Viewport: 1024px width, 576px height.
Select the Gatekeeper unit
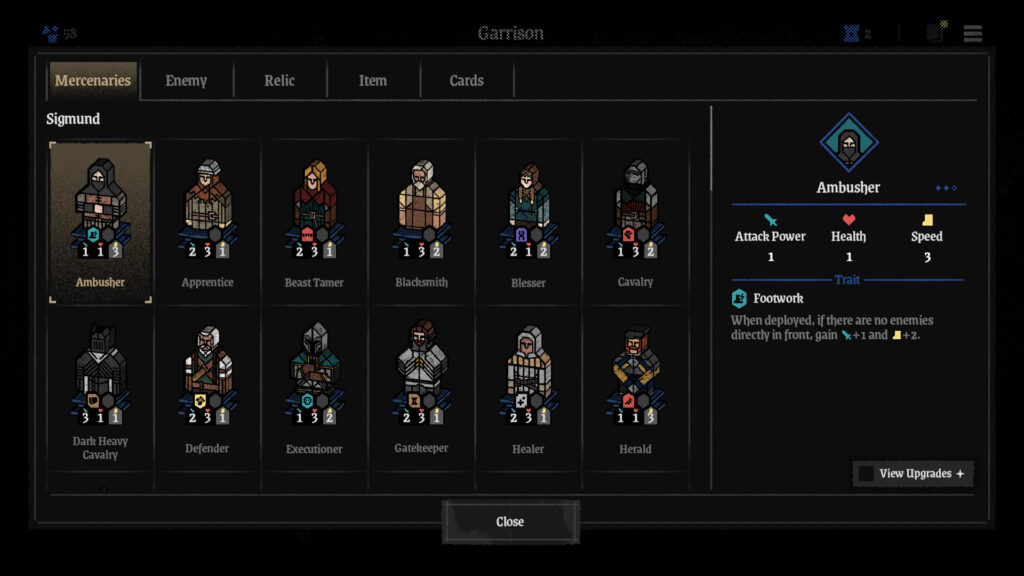(x=421, y=388)
